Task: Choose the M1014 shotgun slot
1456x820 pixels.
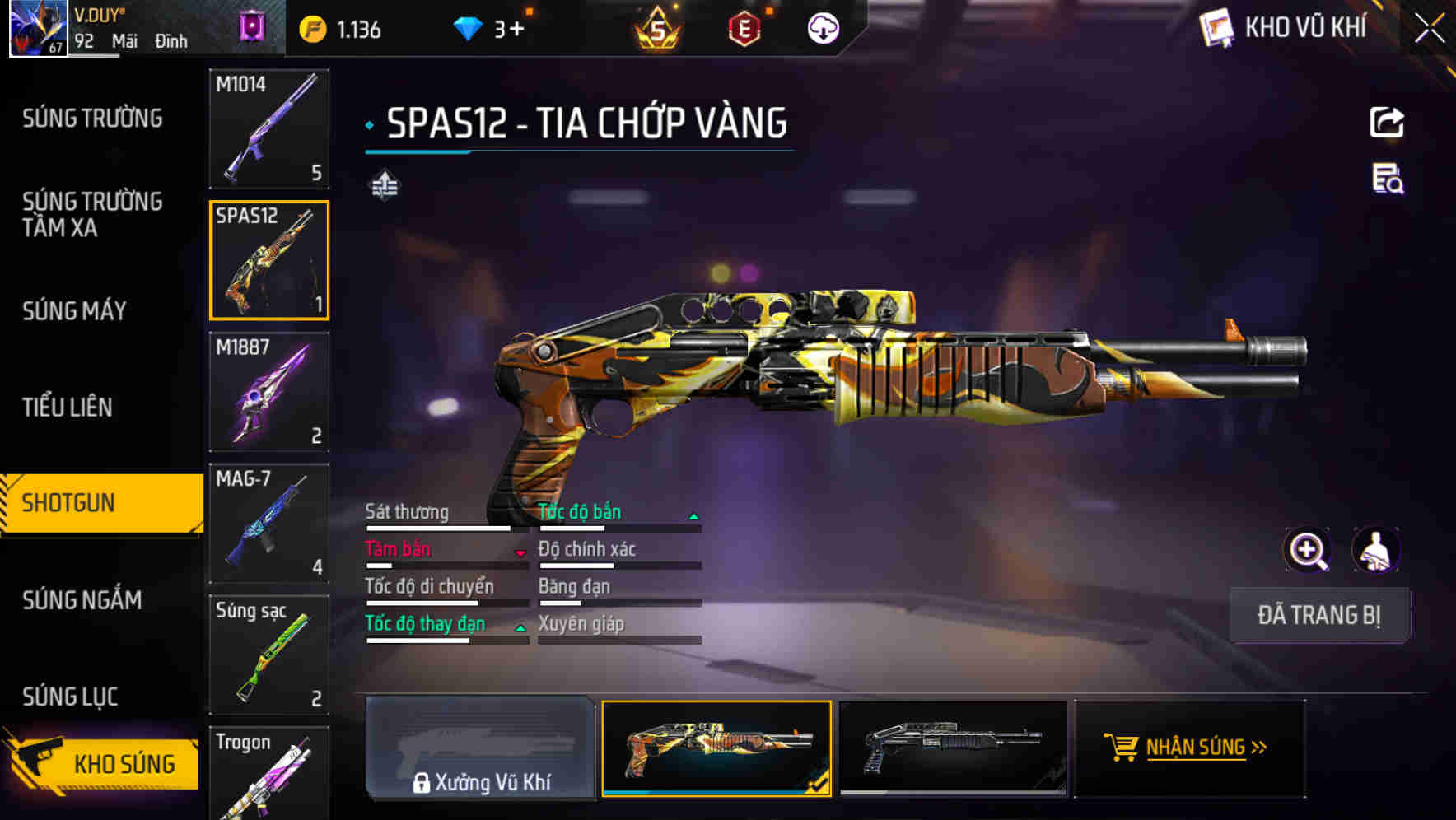Action: click(x=268, y=128)
